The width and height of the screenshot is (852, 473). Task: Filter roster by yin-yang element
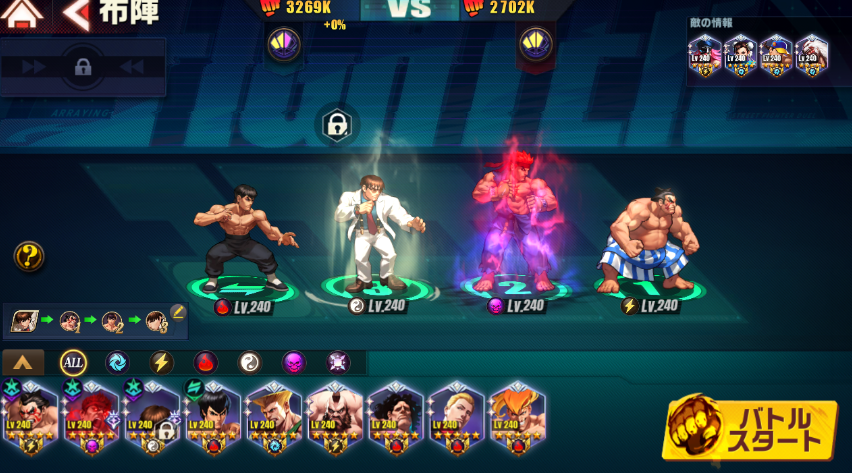249,362
